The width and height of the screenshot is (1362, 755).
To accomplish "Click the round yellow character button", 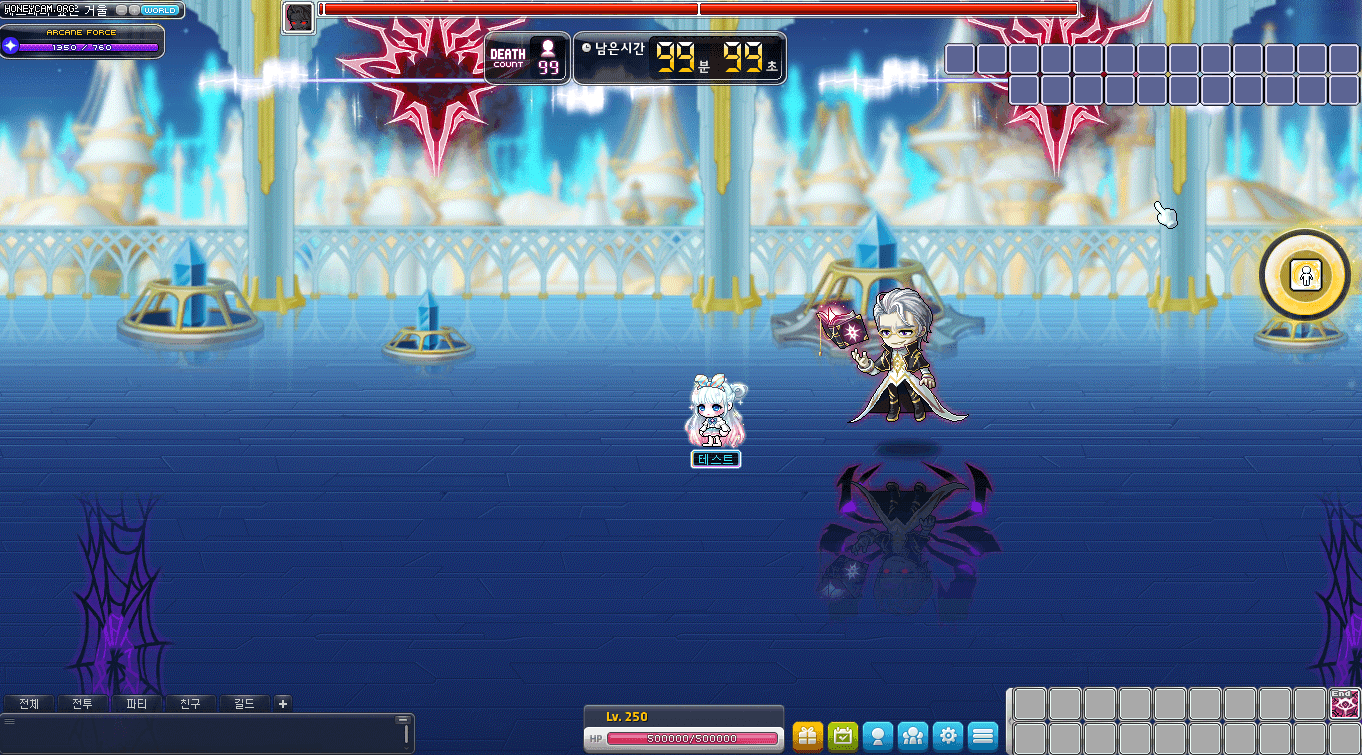I will point(1304,275).
